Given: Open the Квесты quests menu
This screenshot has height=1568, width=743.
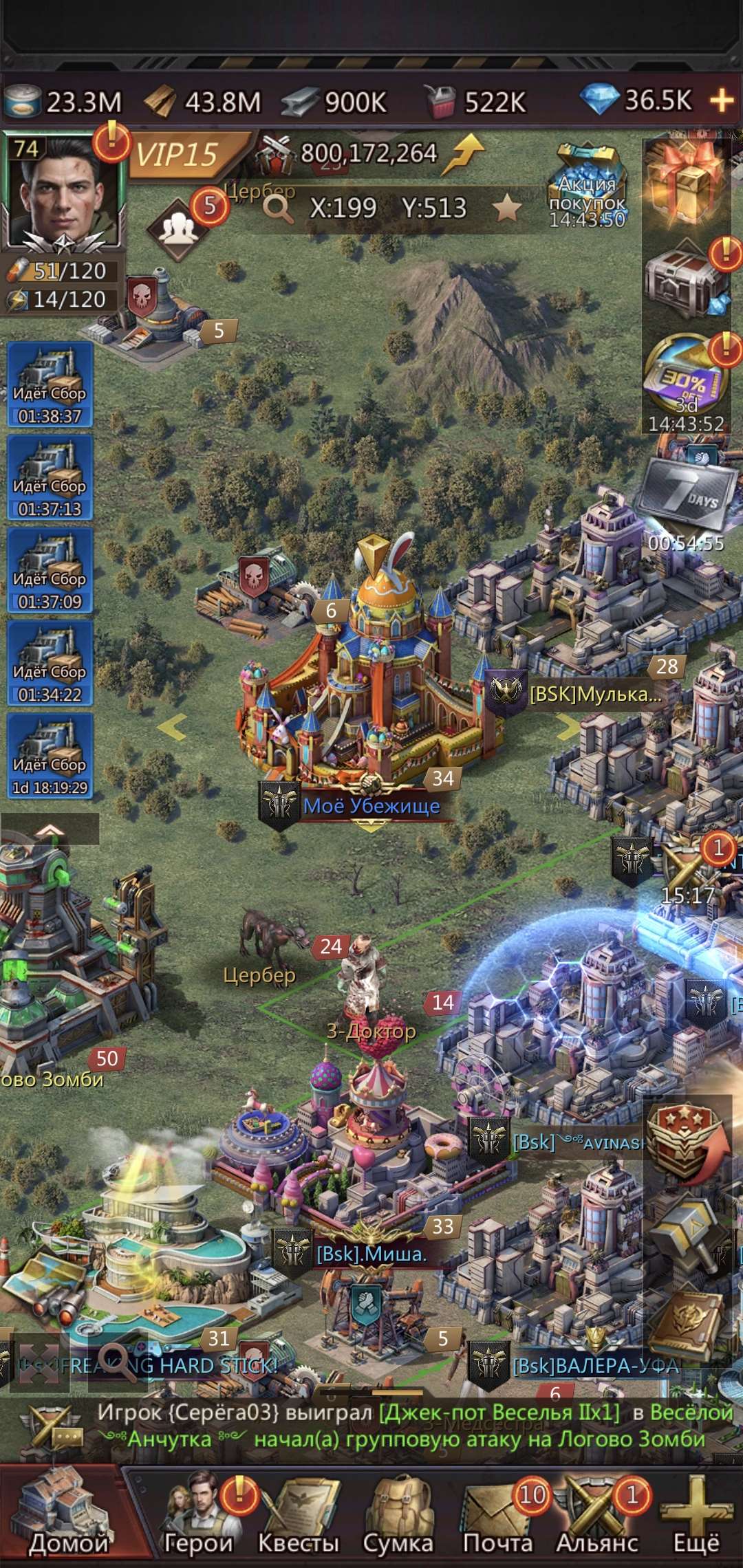Looking at the screenshot, I should pyautogui.click(x=299, y=1513).
